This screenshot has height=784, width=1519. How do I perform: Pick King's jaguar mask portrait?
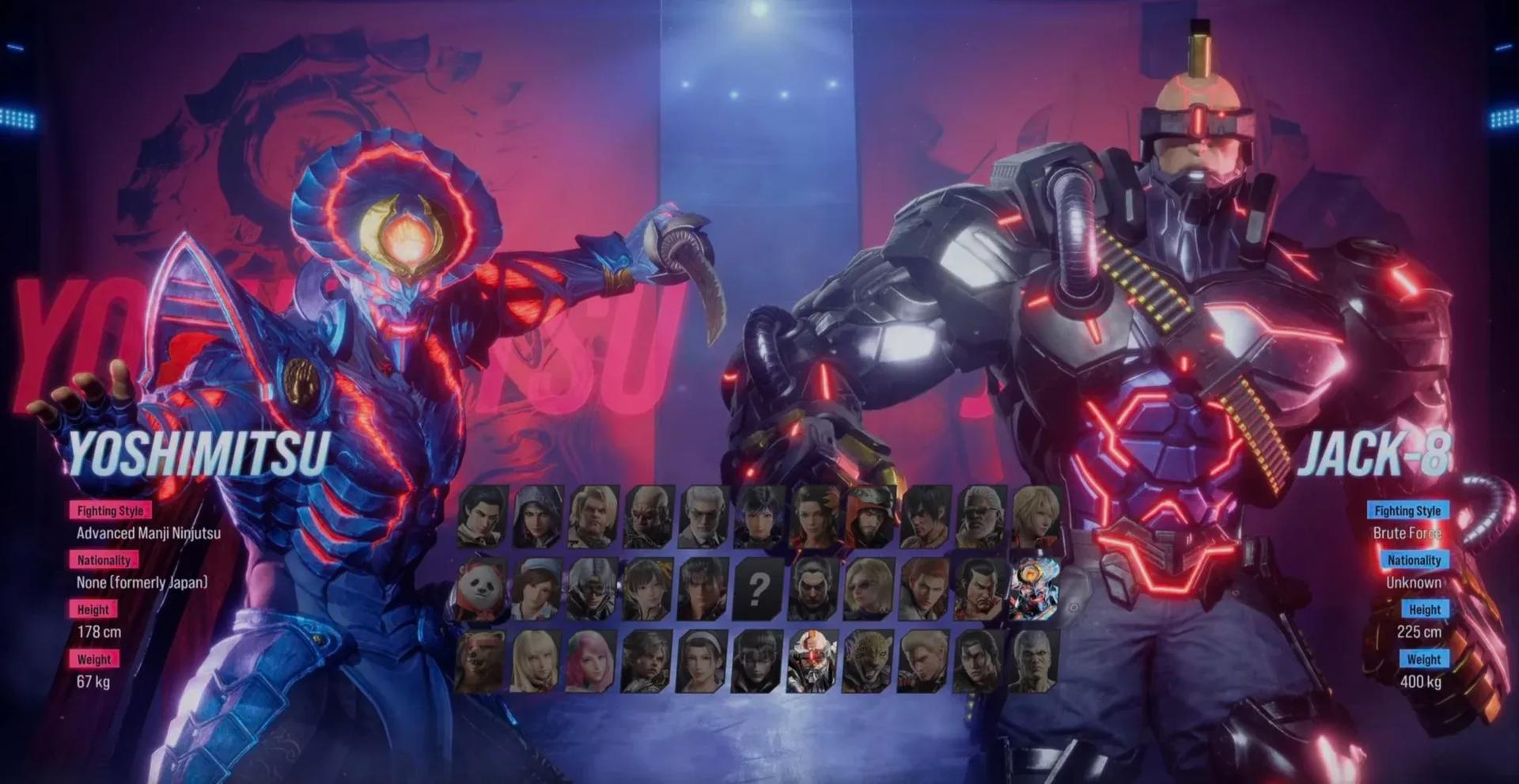coord(868,659)
